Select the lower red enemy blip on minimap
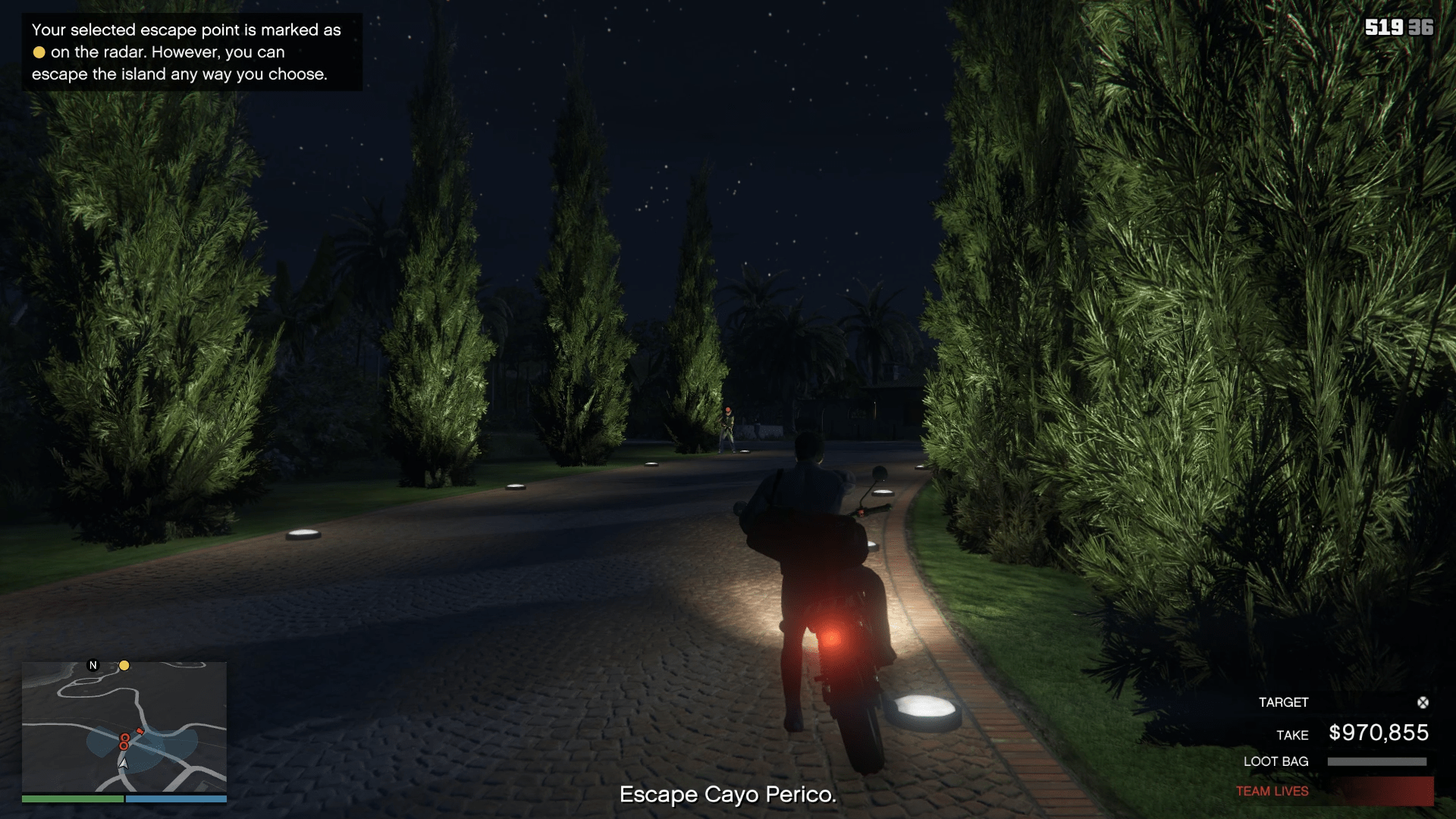The height and width of the screenshot is (819, 1456). point(123,747)
